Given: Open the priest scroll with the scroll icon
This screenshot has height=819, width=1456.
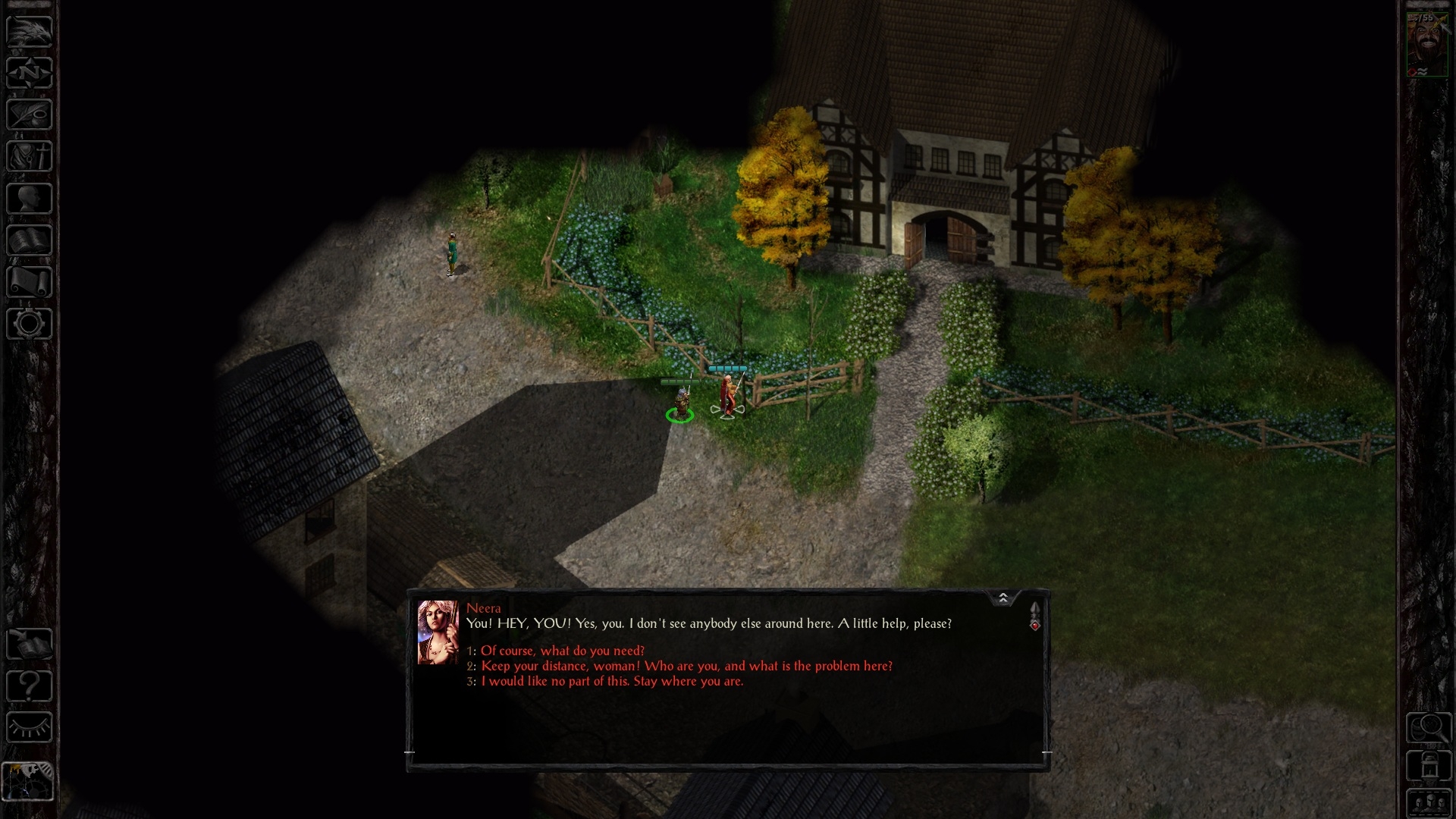Looking at the screenshot, I should 30,282.
